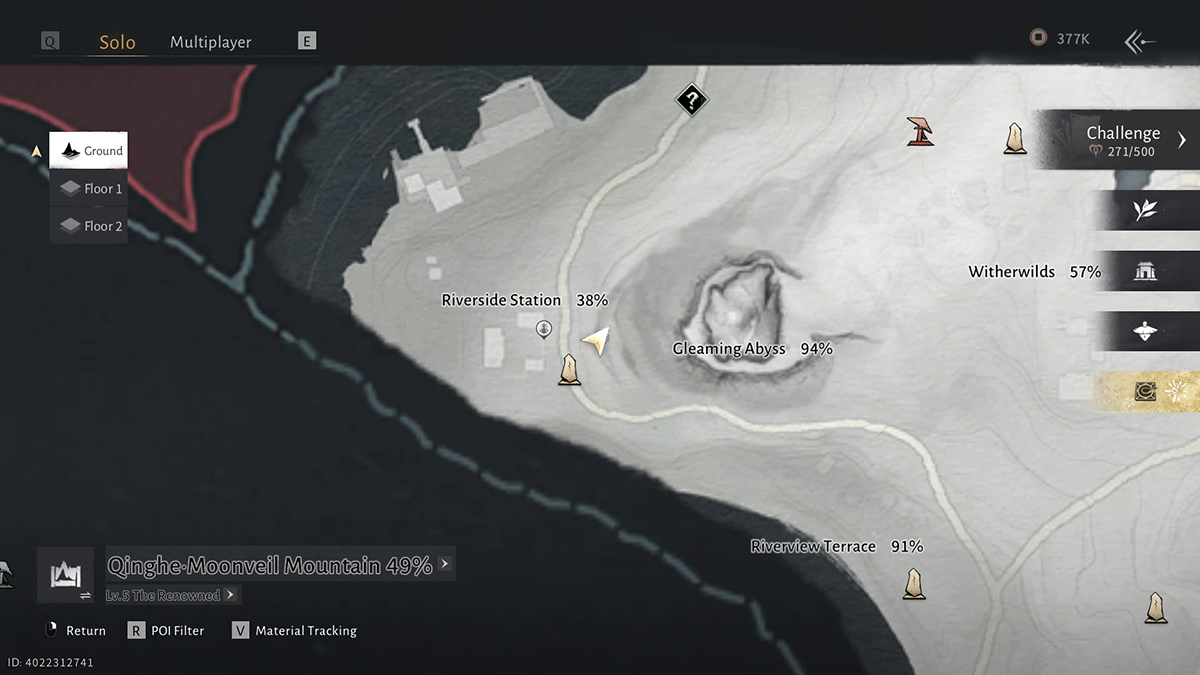Select the Riverside Station map marker pin
1200x675 pixels.
[x=543, y=328]
